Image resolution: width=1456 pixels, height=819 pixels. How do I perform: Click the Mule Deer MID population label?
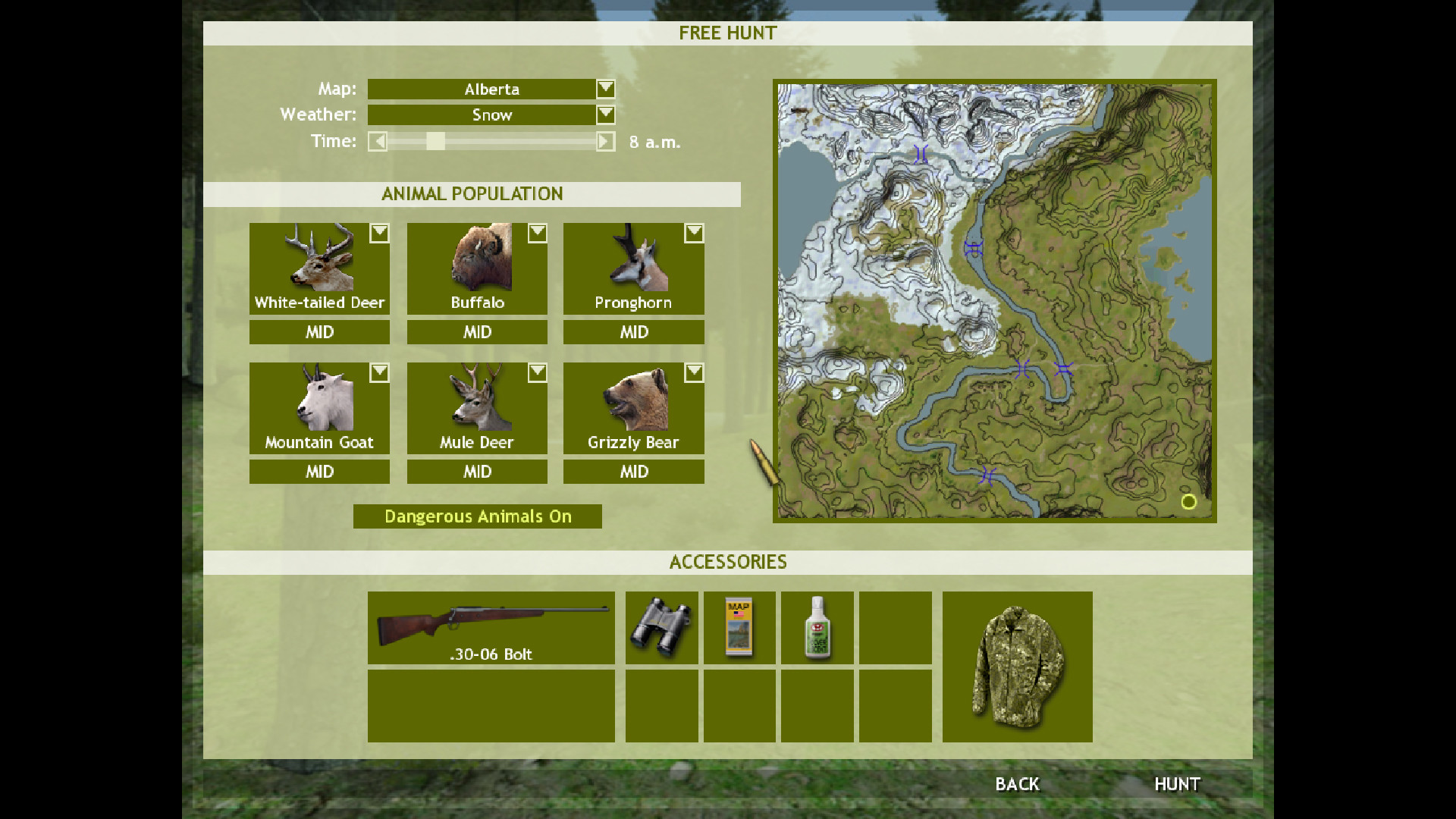coord(476,471)
